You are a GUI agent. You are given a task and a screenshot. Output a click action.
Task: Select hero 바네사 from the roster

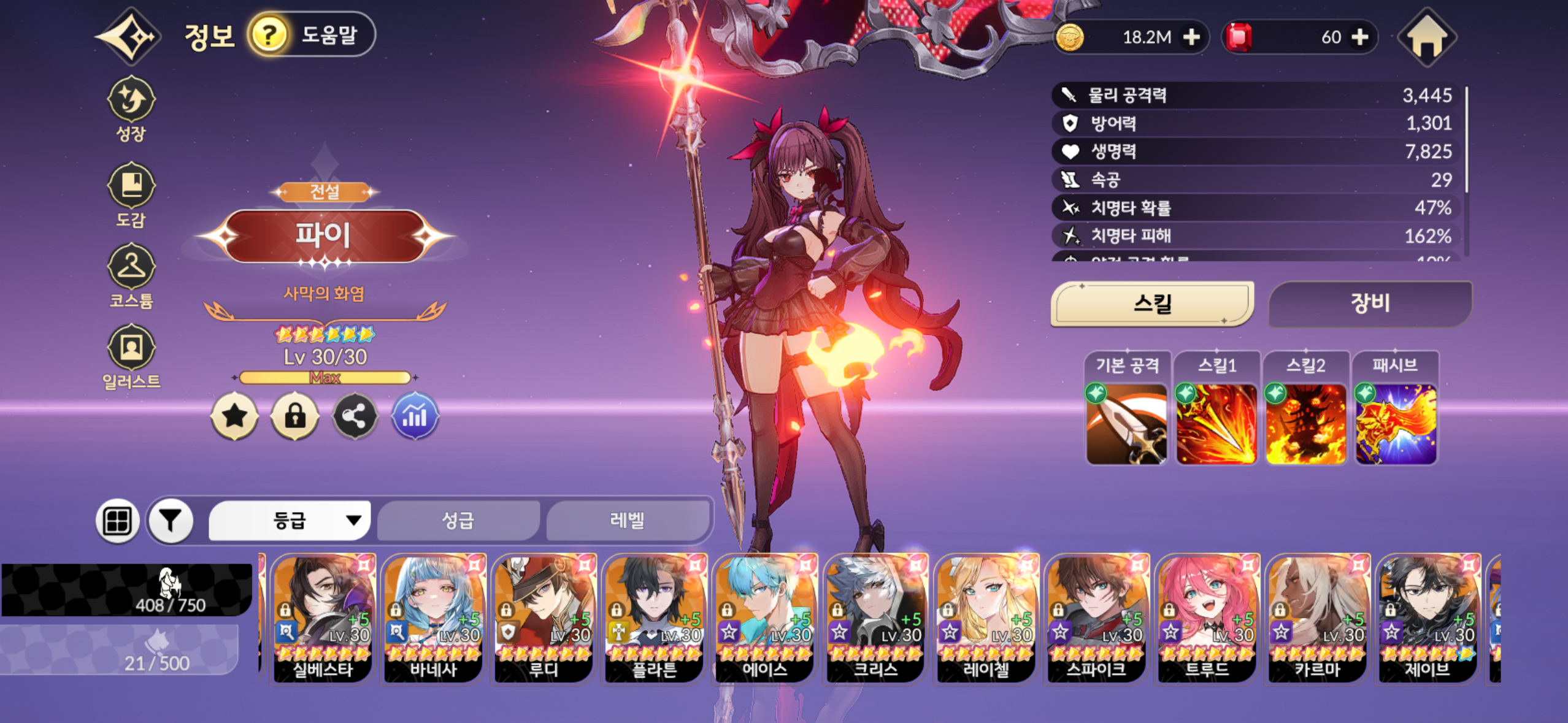coord(433,617)
